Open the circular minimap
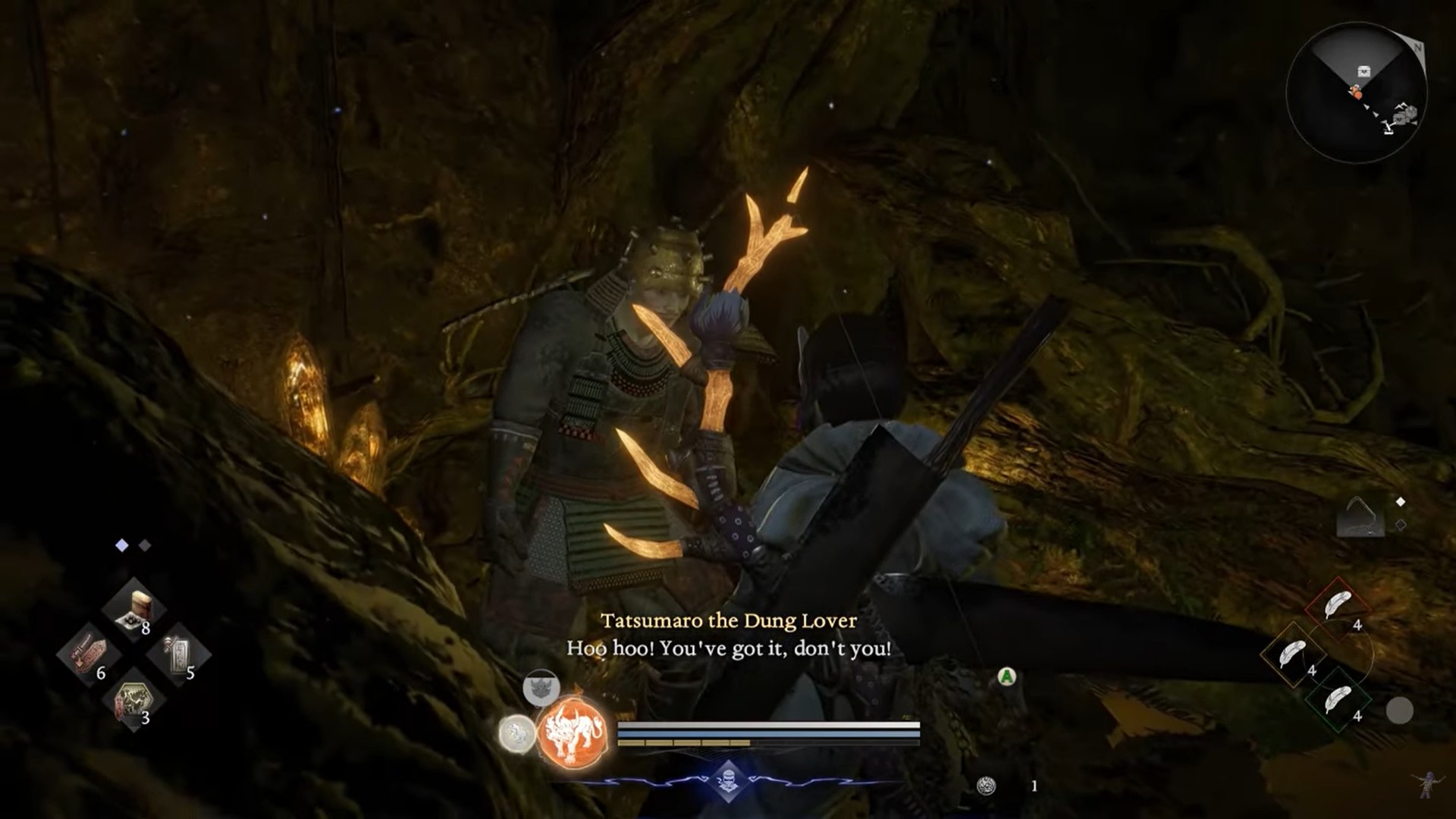Viewport: 1456px width, 819px height. (x=1356, y=92)
